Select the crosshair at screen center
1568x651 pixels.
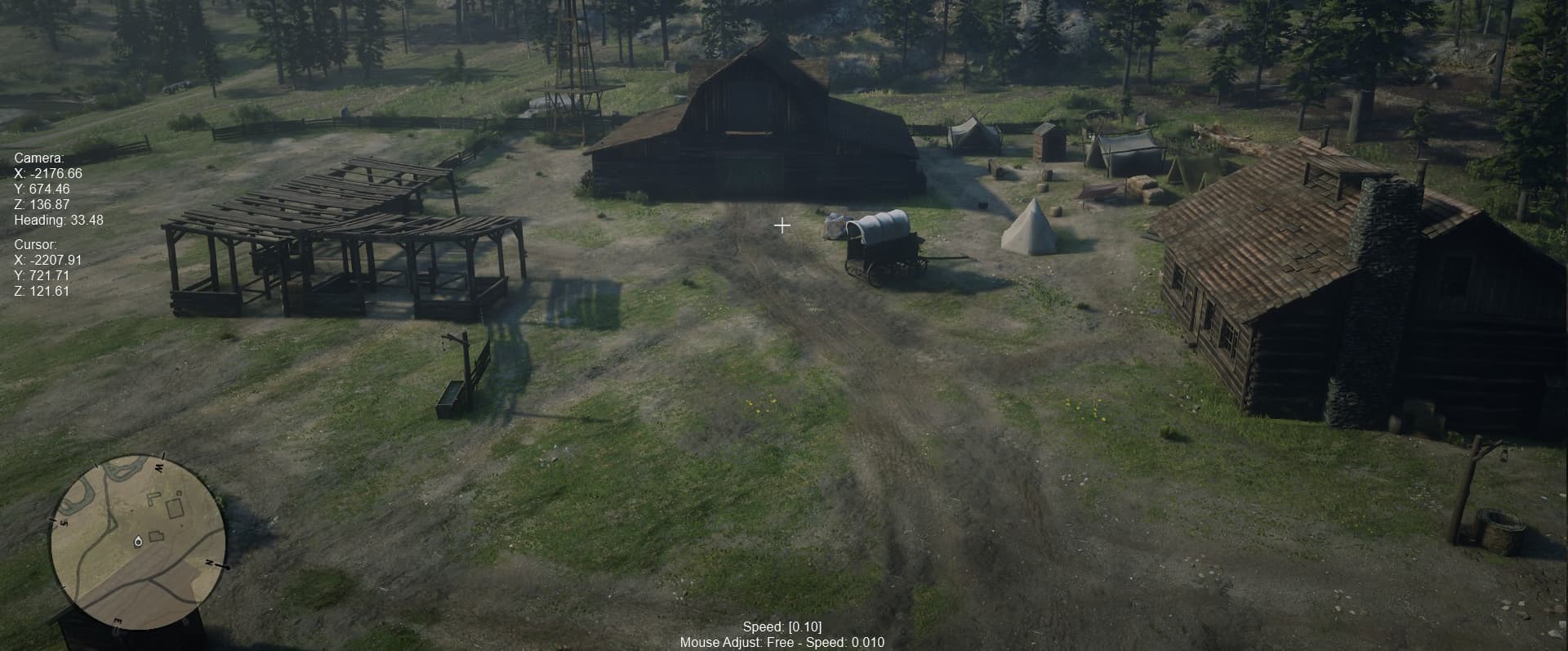click(782, 225)
